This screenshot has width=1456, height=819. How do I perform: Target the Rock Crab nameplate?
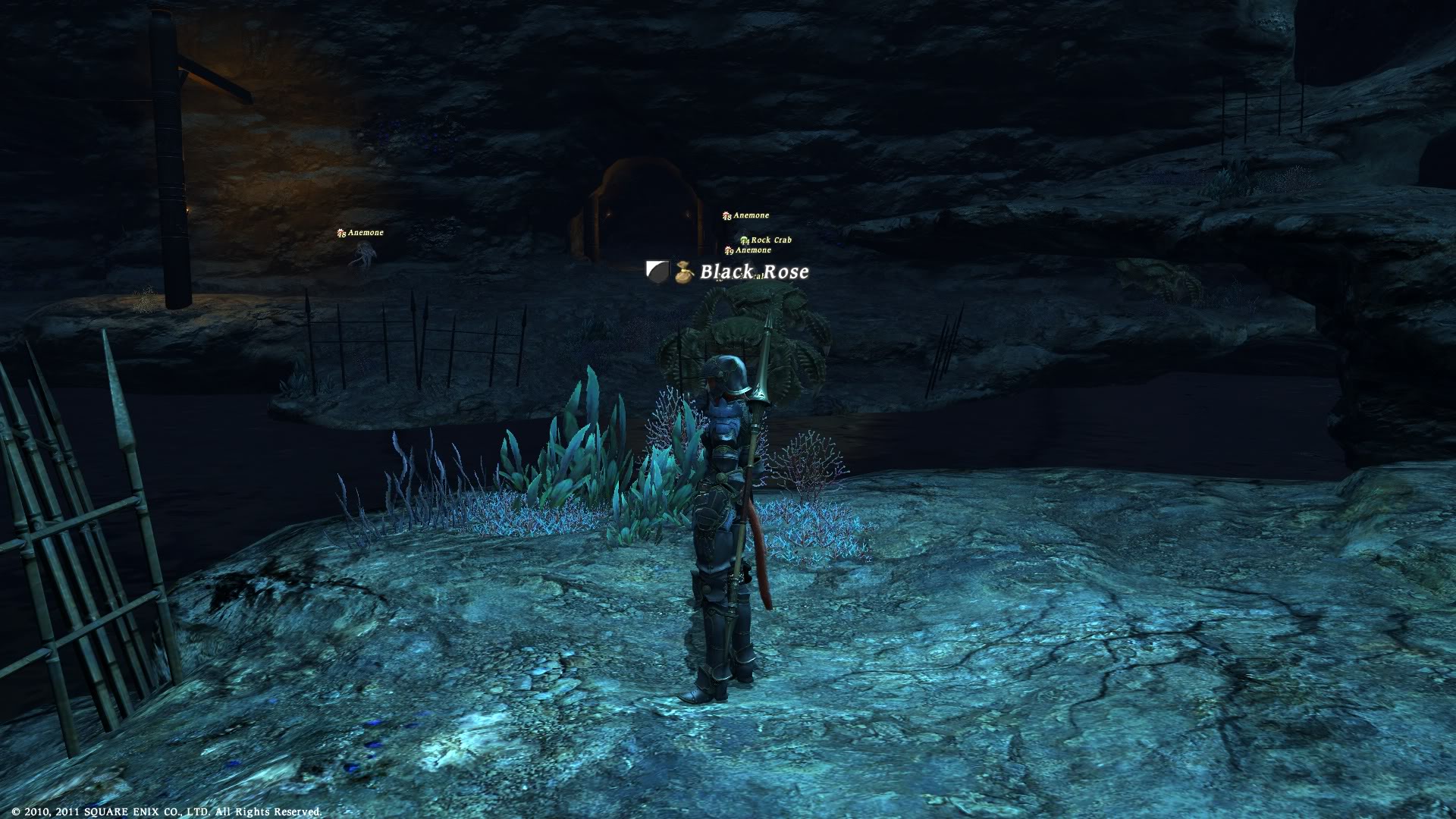click(770, 240)
